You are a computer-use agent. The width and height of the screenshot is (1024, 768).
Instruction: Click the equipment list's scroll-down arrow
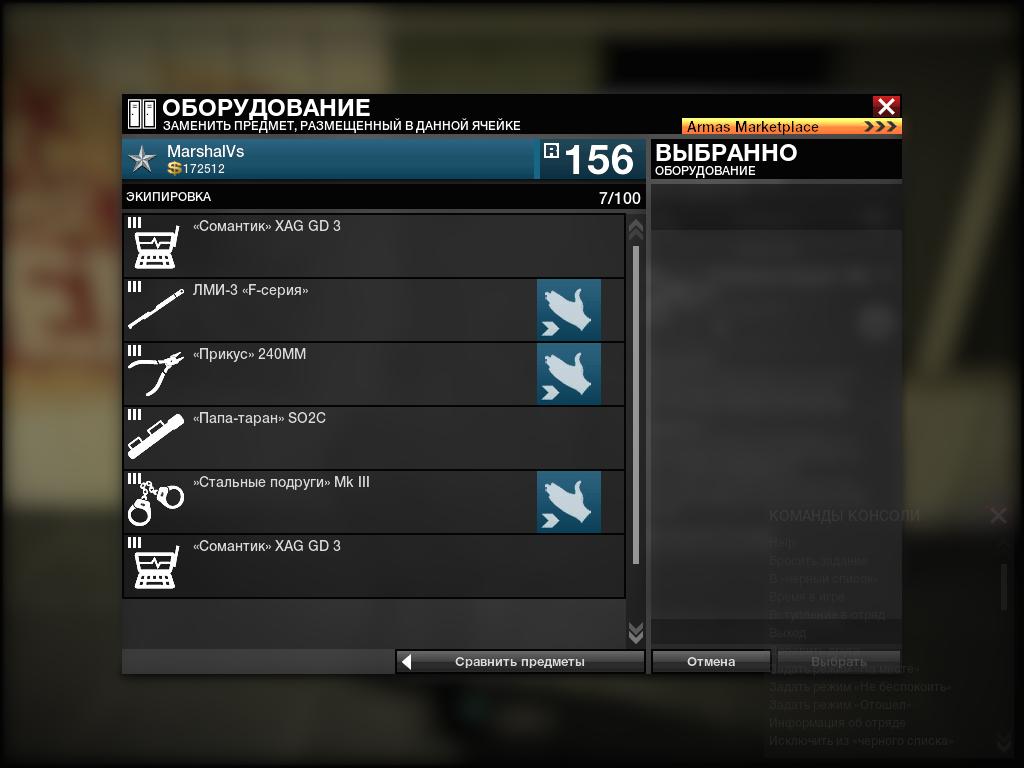pos(635,633)
